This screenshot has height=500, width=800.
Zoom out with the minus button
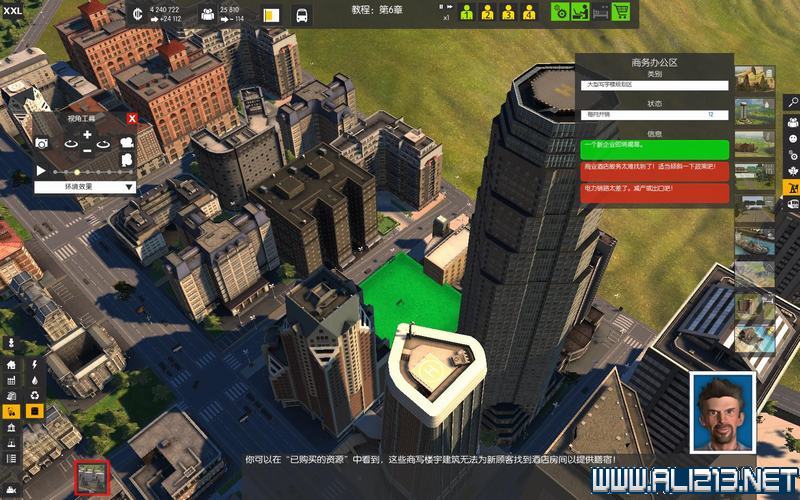pyautogui.click(x=87, y=150)
